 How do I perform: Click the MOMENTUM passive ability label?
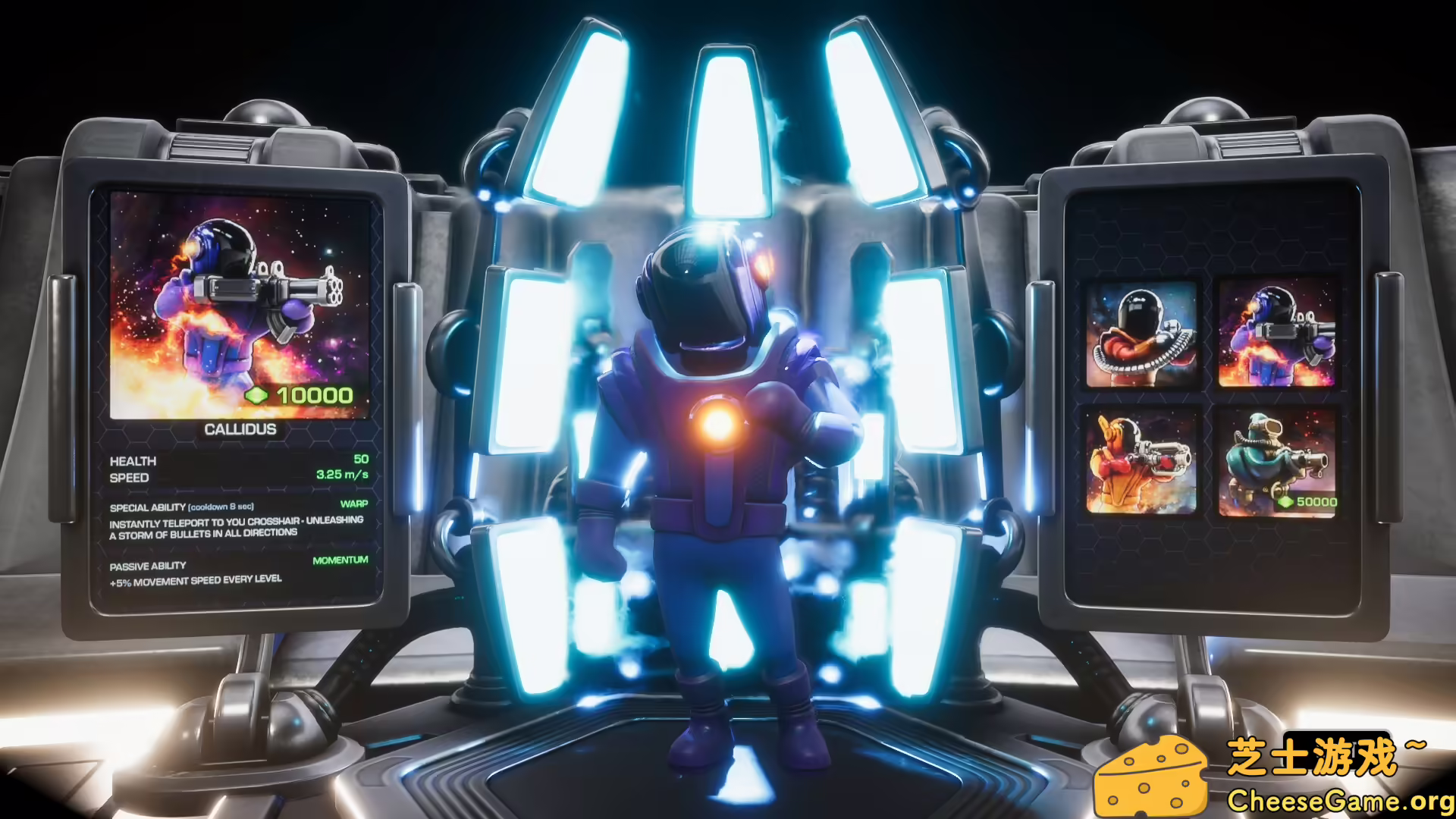coord(339,559)
